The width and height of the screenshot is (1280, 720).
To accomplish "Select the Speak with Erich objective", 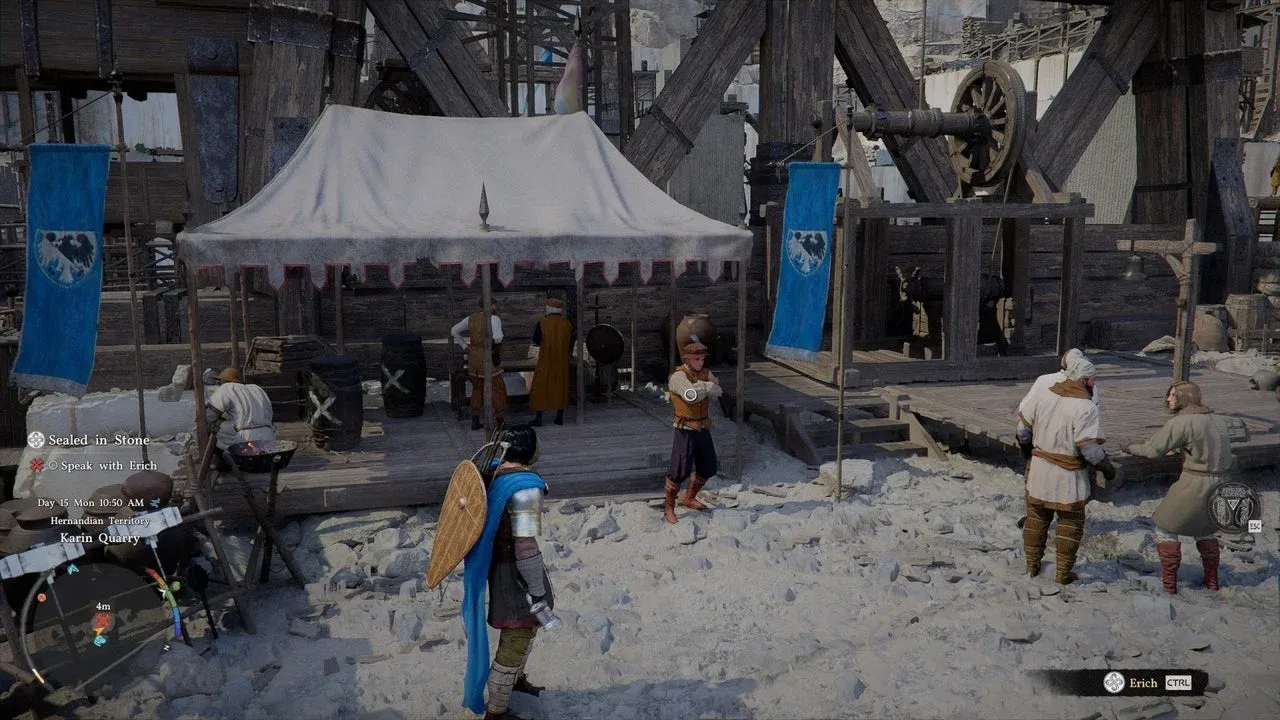I will pyautogui.click(x=105, y=465).
